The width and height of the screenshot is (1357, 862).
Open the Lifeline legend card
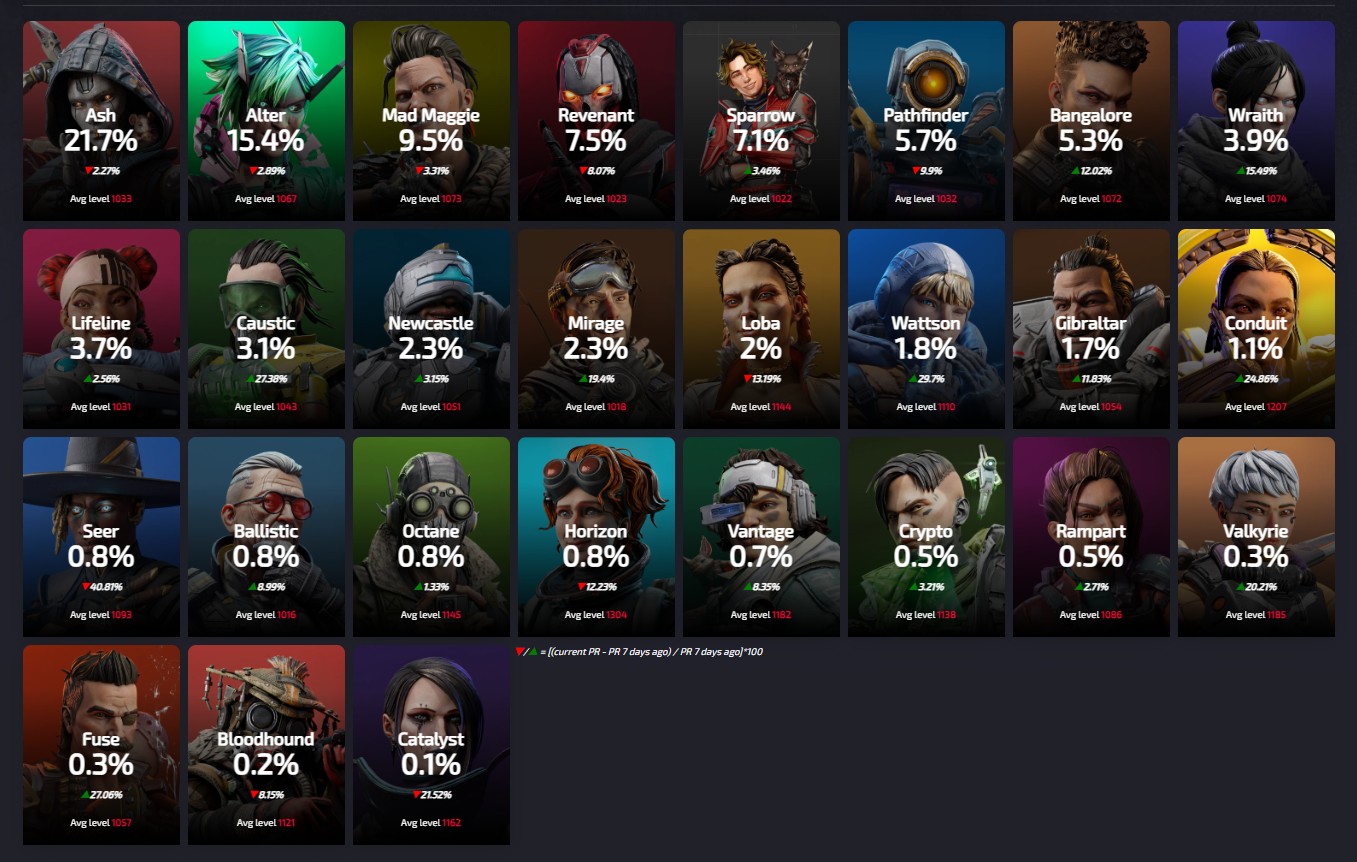click(x=101, y=329)
